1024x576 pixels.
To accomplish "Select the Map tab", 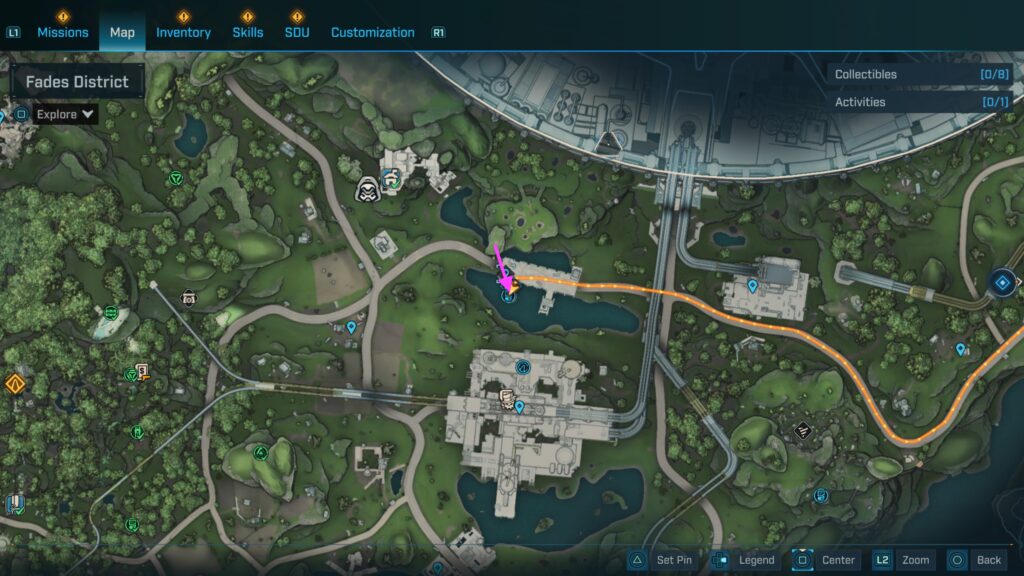I will [122, 32].
